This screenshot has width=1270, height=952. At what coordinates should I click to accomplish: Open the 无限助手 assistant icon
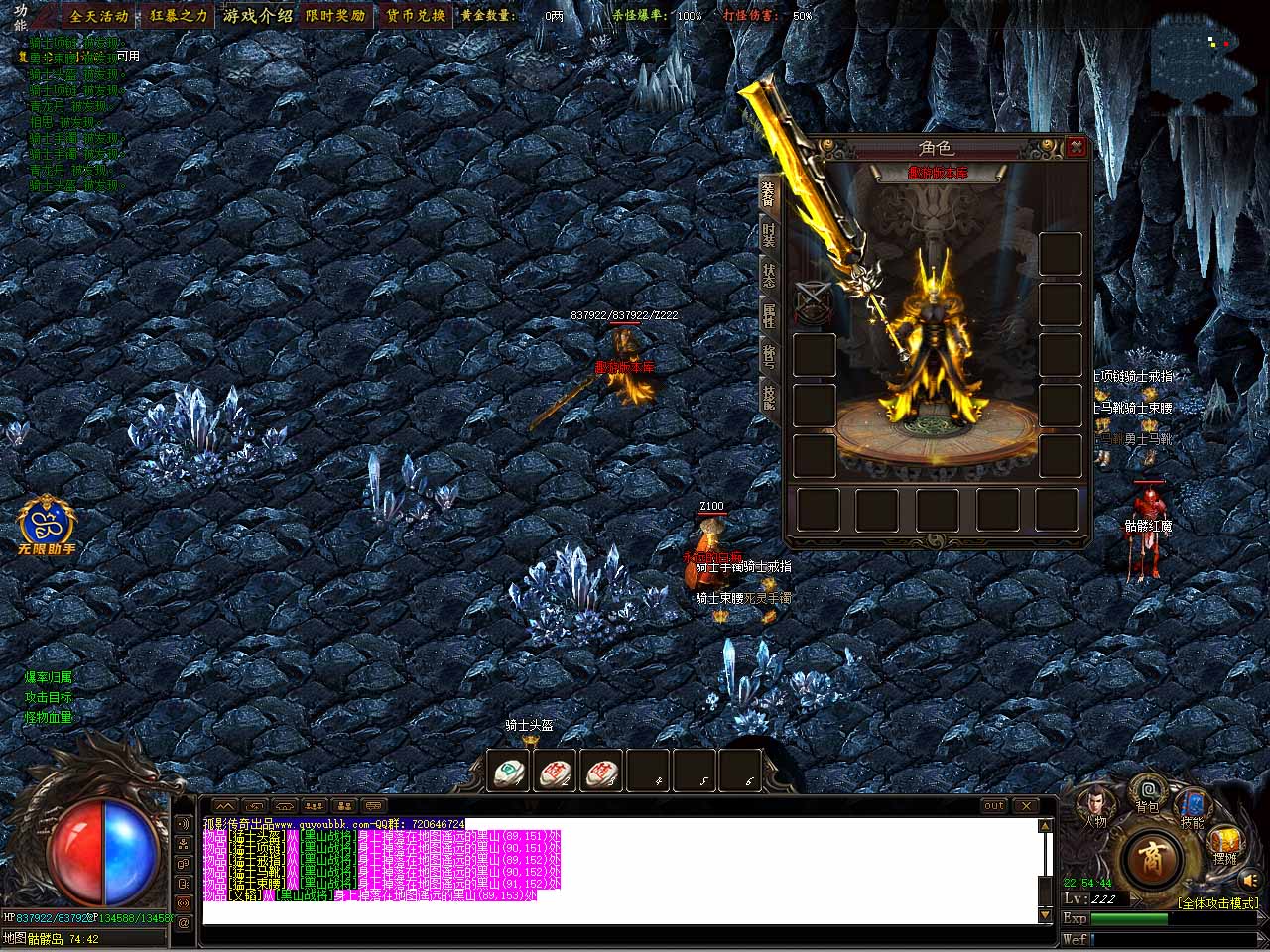[x=47, y=521]
